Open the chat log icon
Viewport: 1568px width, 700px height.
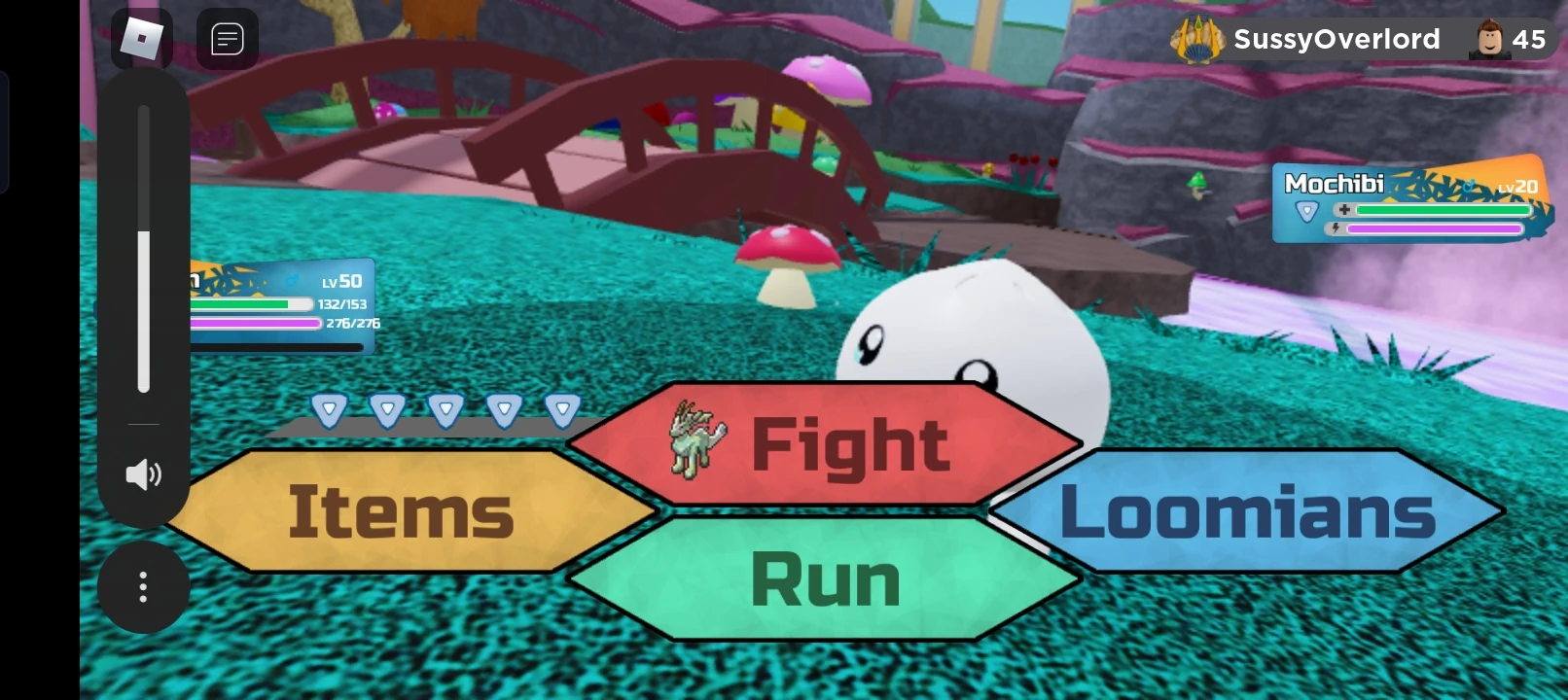pos(228,40)
